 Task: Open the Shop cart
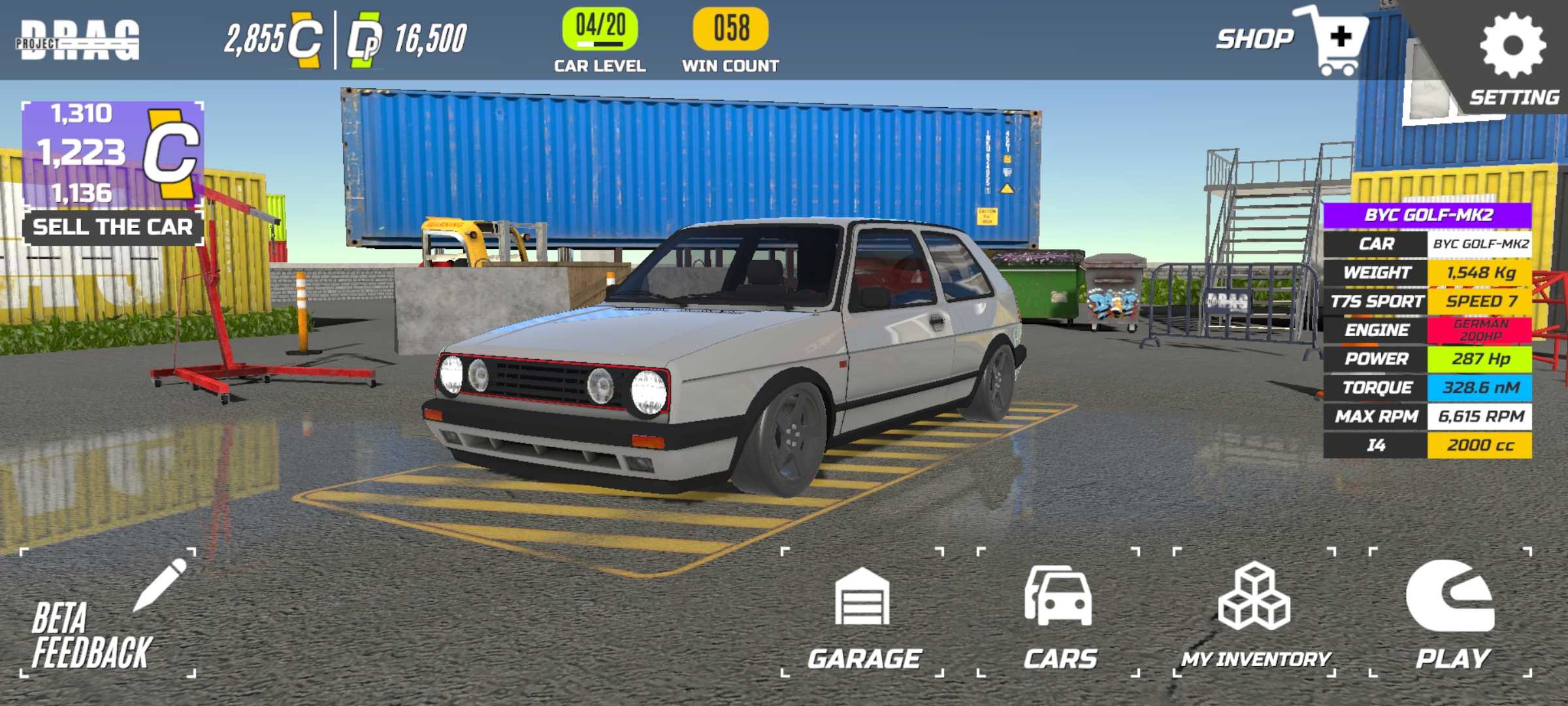coord(1333,41)
